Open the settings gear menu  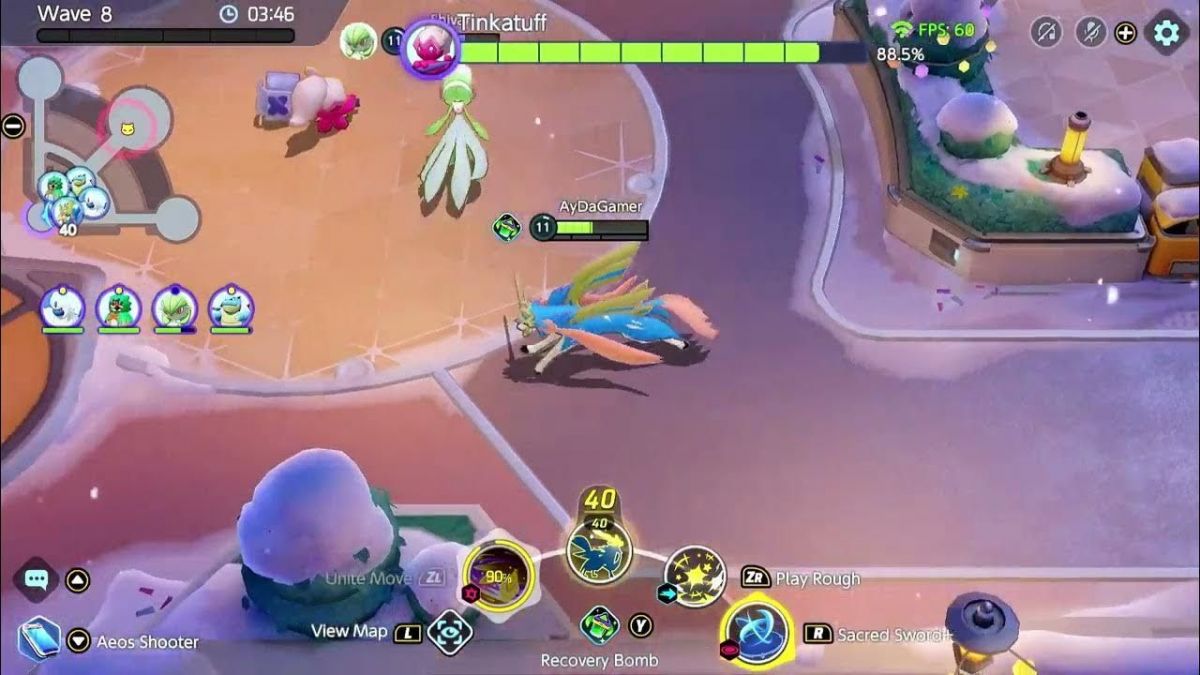click(x=1166, y=33)
